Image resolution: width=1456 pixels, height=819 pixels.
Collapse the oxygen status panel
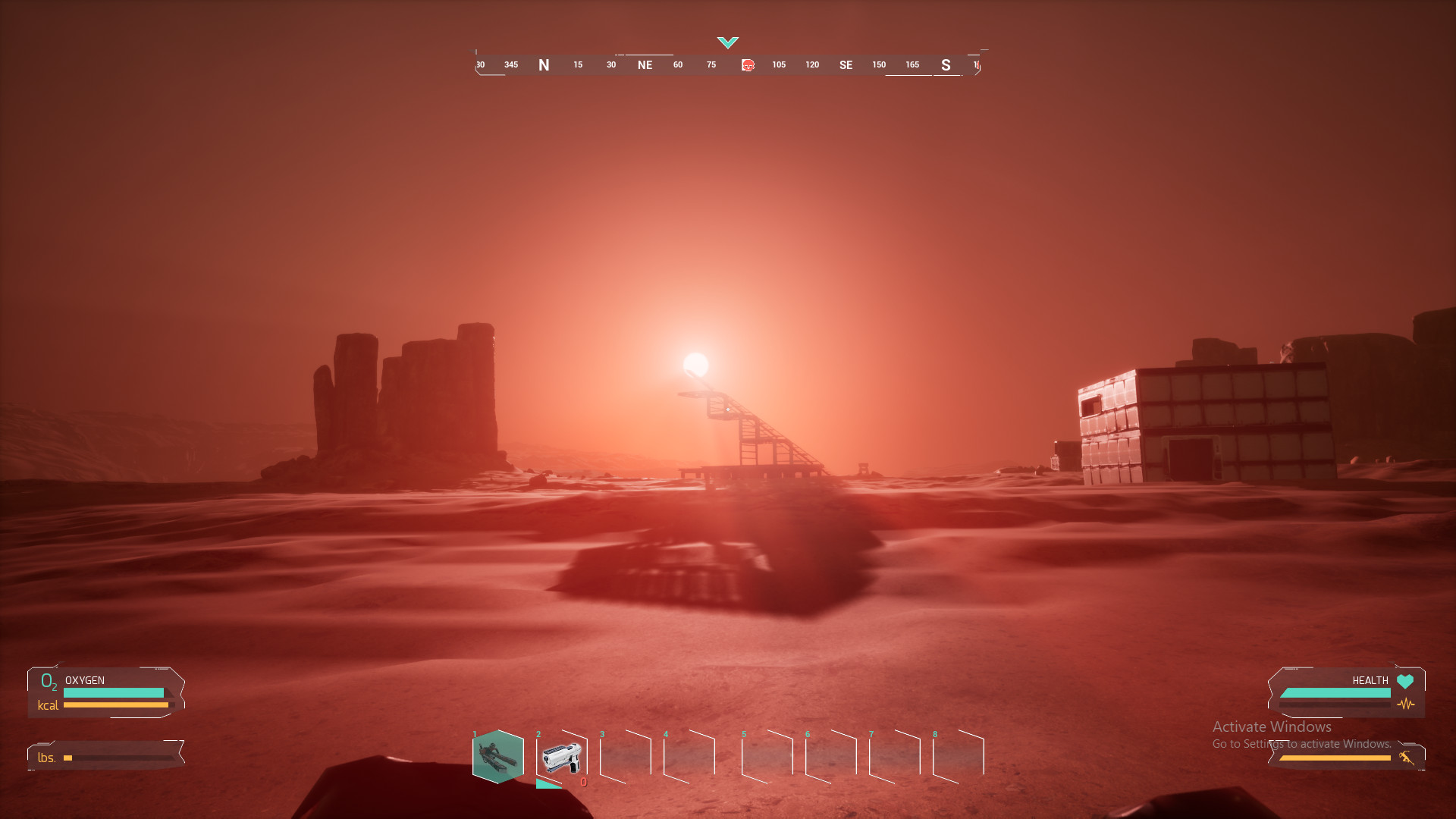pos(106,692)
